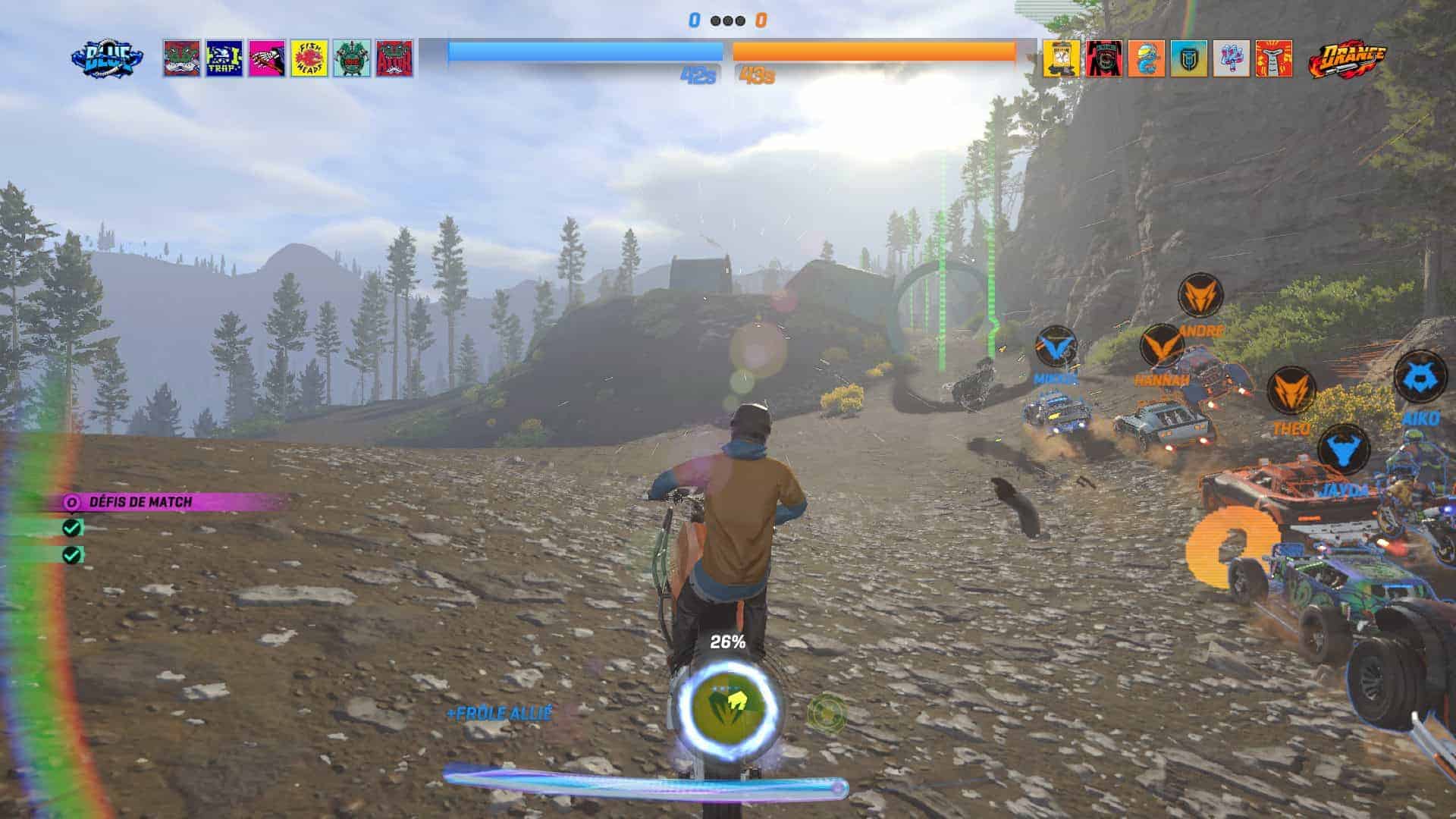Image resolution: width=1456 pixels, height=819 pixels.
Task: Click Theo's orange wolf marker
Action: tap(1290, 390)
